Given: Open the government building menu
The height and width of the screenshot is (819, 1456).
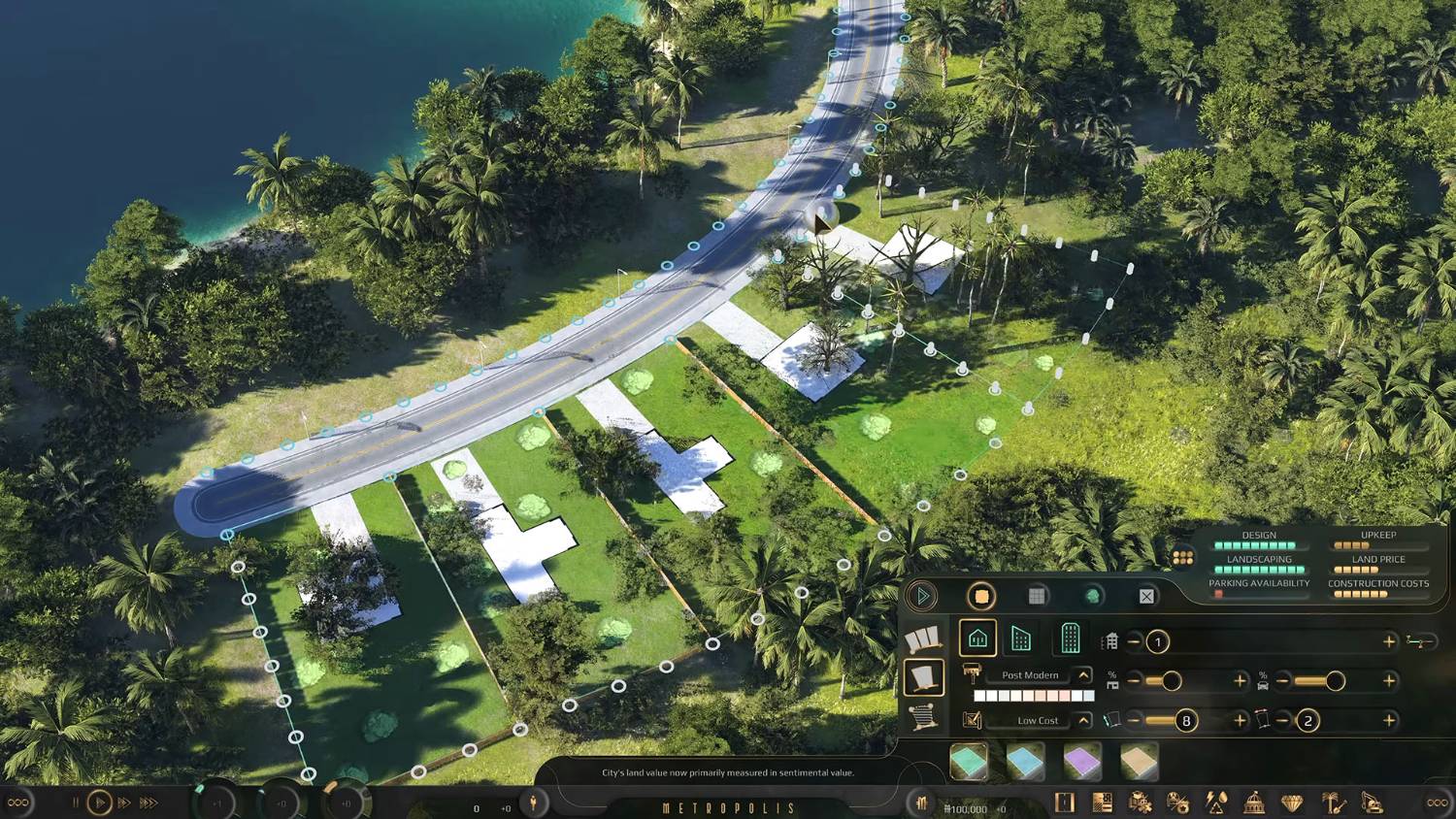Looking at the screenshot, I should (x=1254, y=803).
